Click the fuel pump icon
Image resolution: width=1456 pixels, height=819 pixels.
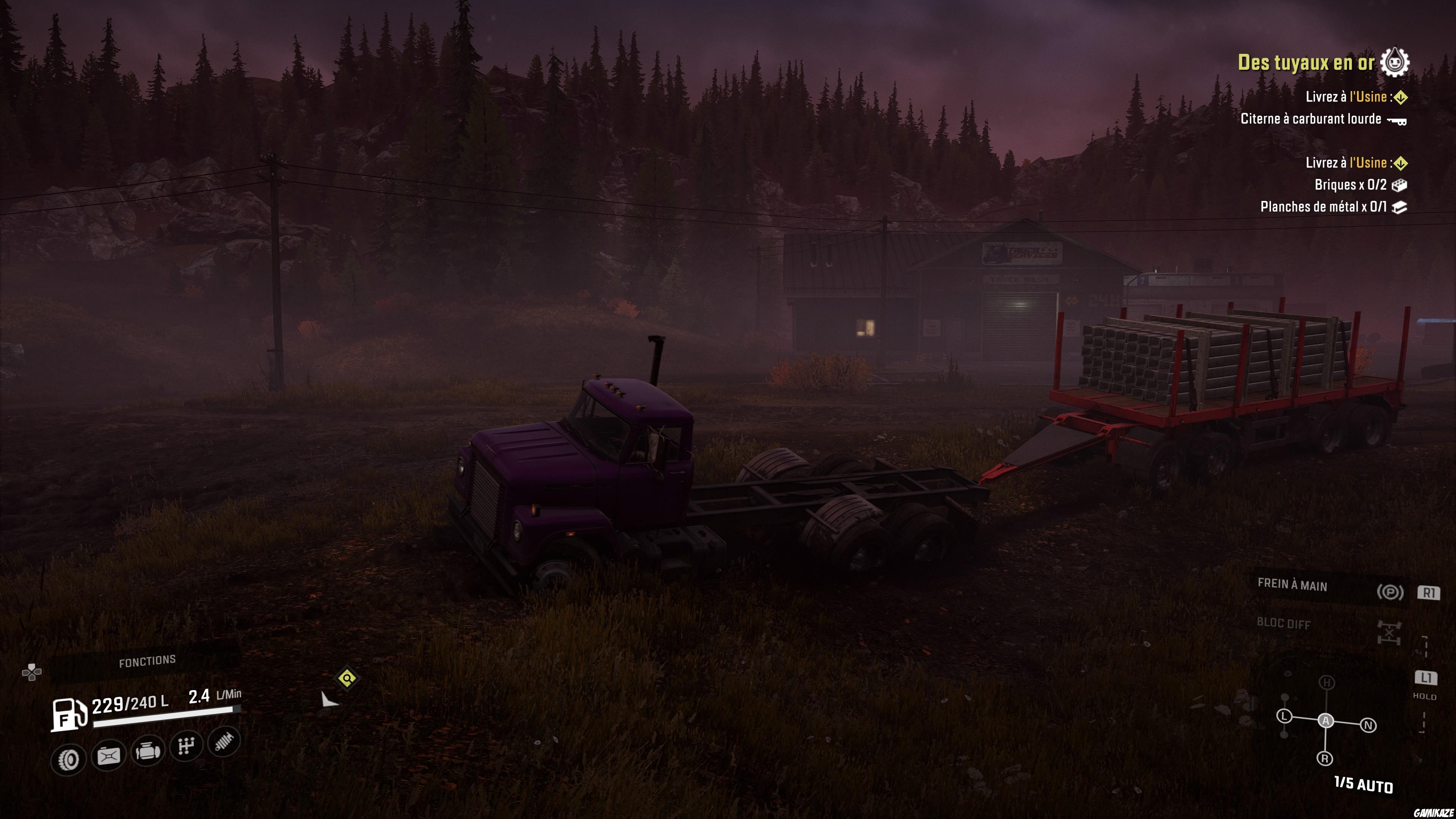tap(69, 714)
